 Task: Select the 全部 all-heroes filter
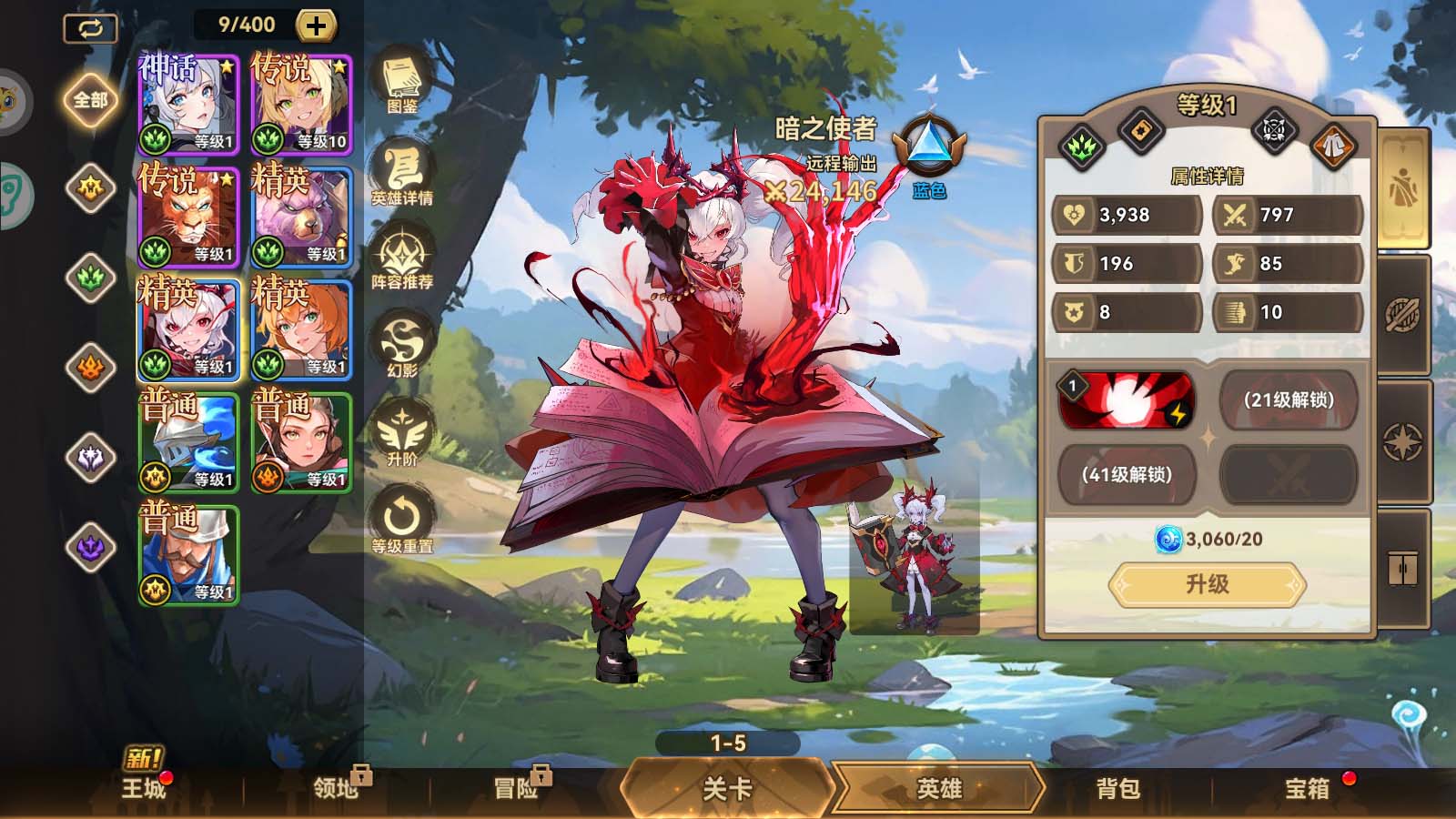click(90, 99)
